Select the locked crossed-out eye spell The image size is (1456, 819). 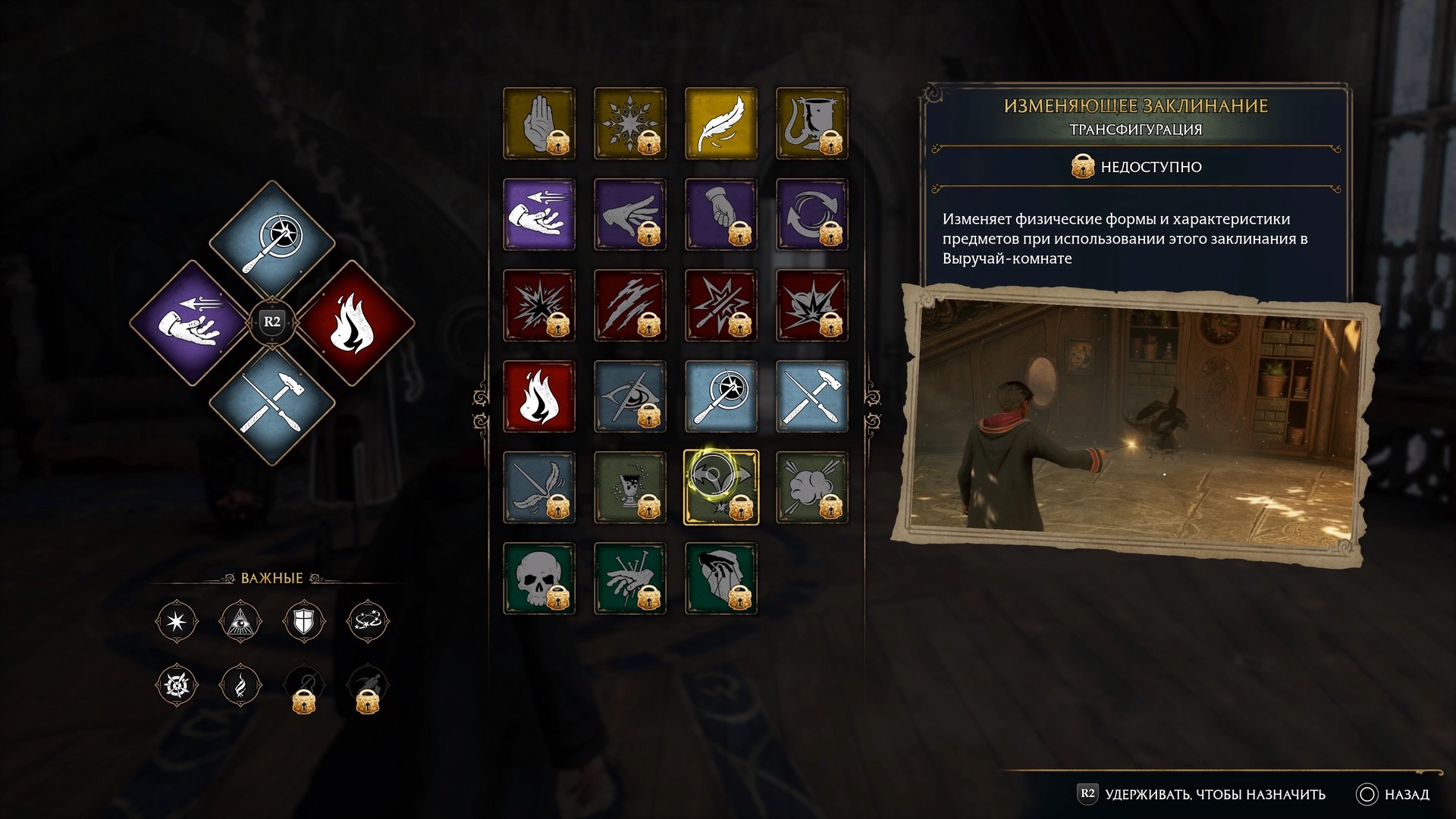[629, 396]
